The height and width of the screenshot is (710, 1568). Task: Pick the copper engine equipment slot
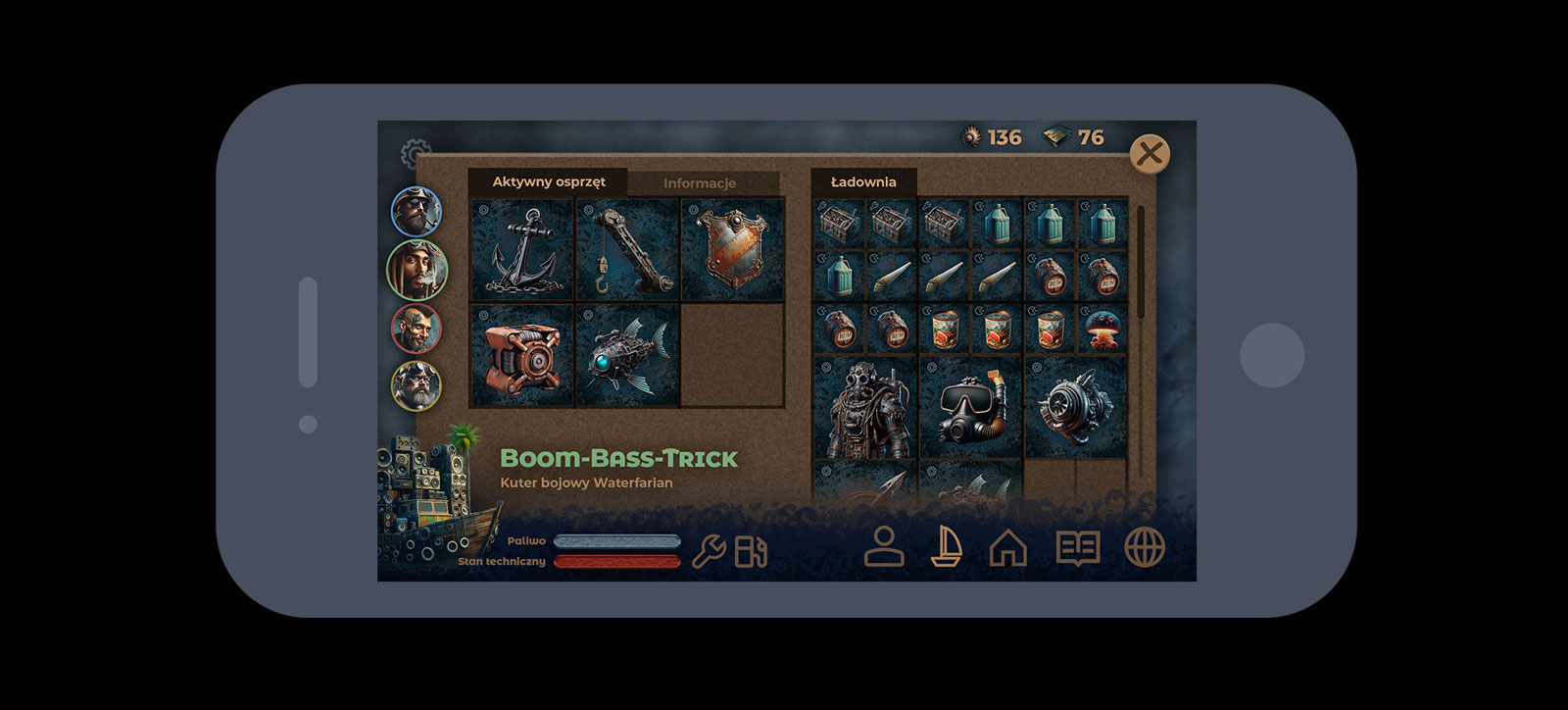click(x=523, y=355)
